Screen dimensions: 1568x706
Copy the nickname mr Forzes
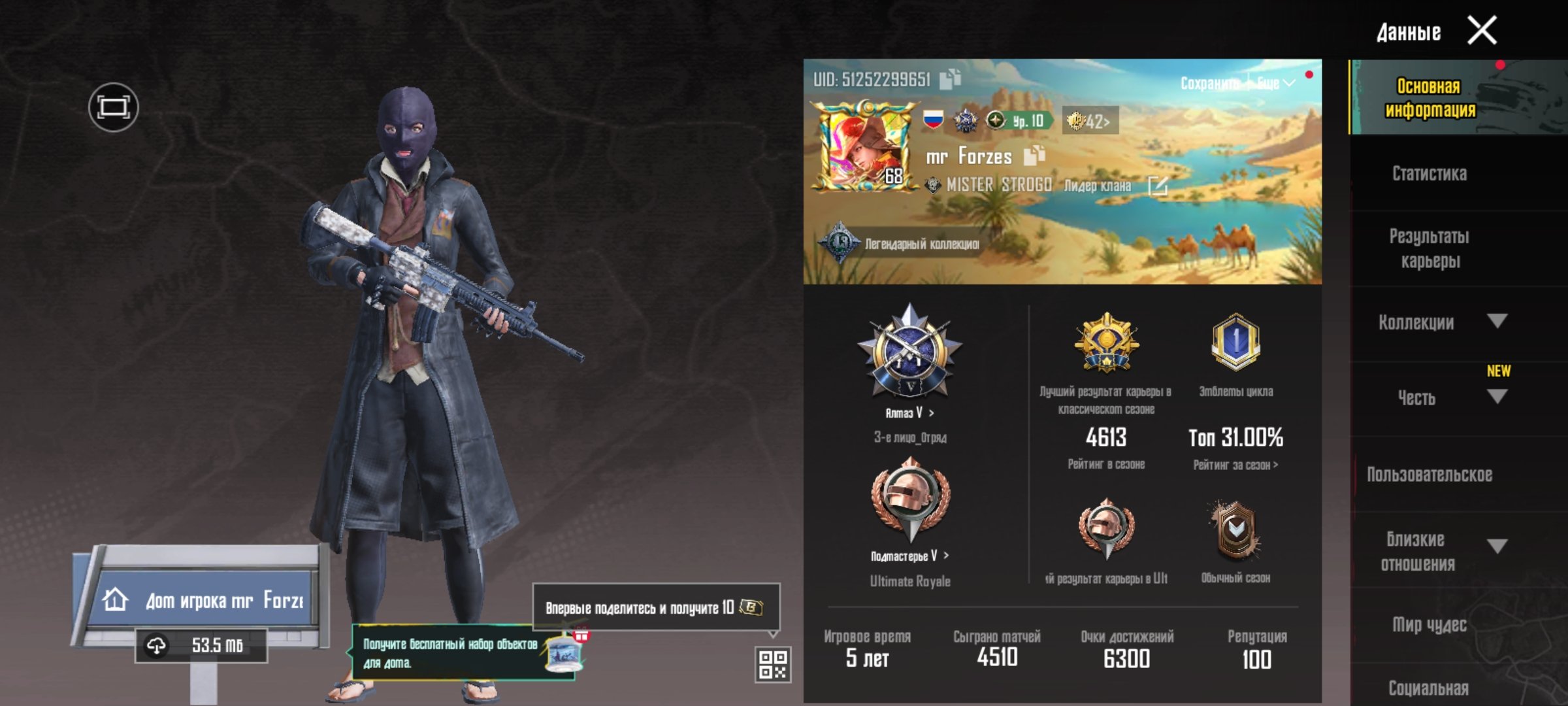(1034, 156)
